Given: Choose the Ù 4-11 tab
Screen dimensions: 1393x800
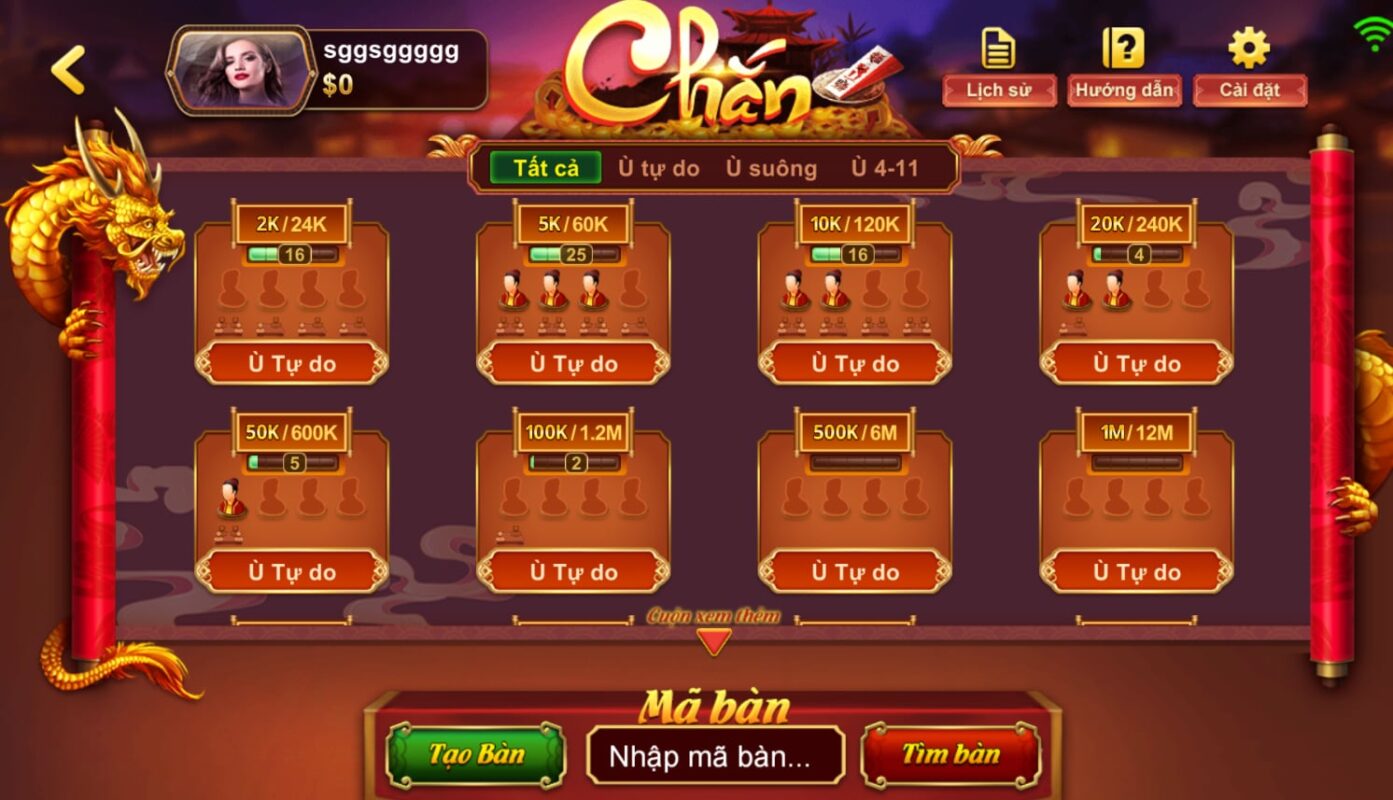Looking at the screenshot, I should [x=884, y=168].
